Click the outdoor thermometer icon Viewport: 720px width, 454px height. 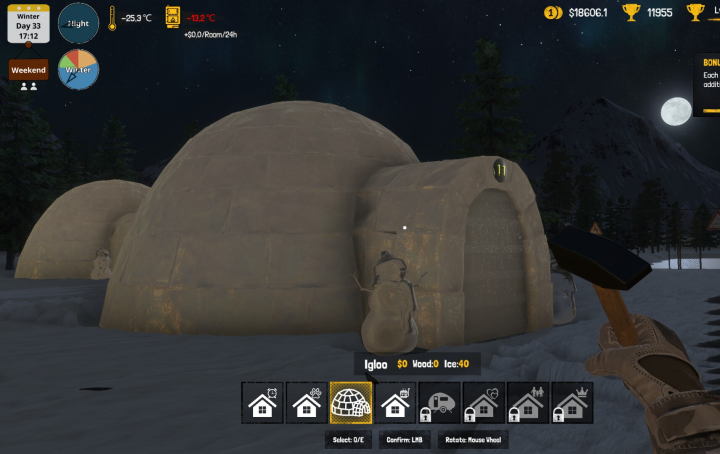pyautogui.click(x=112, y=18)
